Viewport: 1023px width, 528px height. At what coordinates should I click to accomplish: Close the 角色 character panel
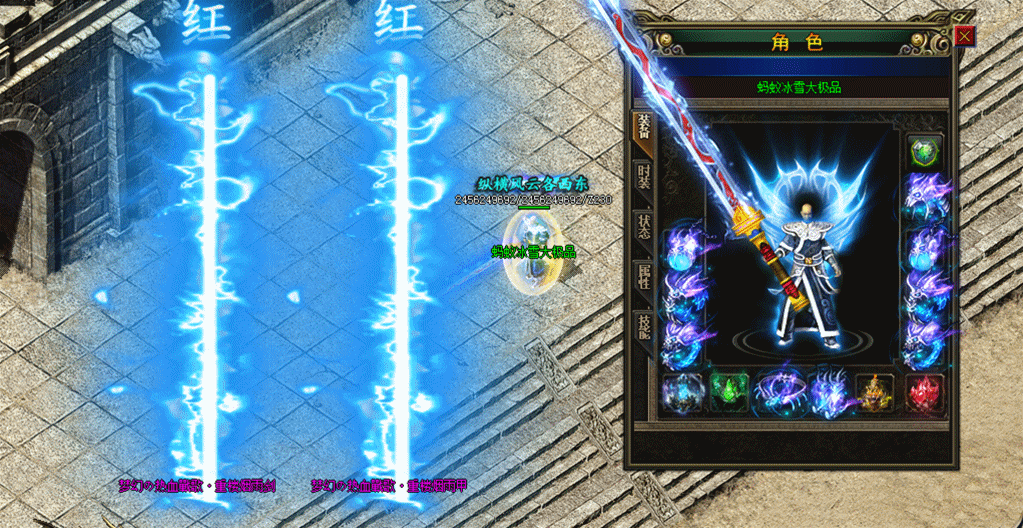coord(964,37)
